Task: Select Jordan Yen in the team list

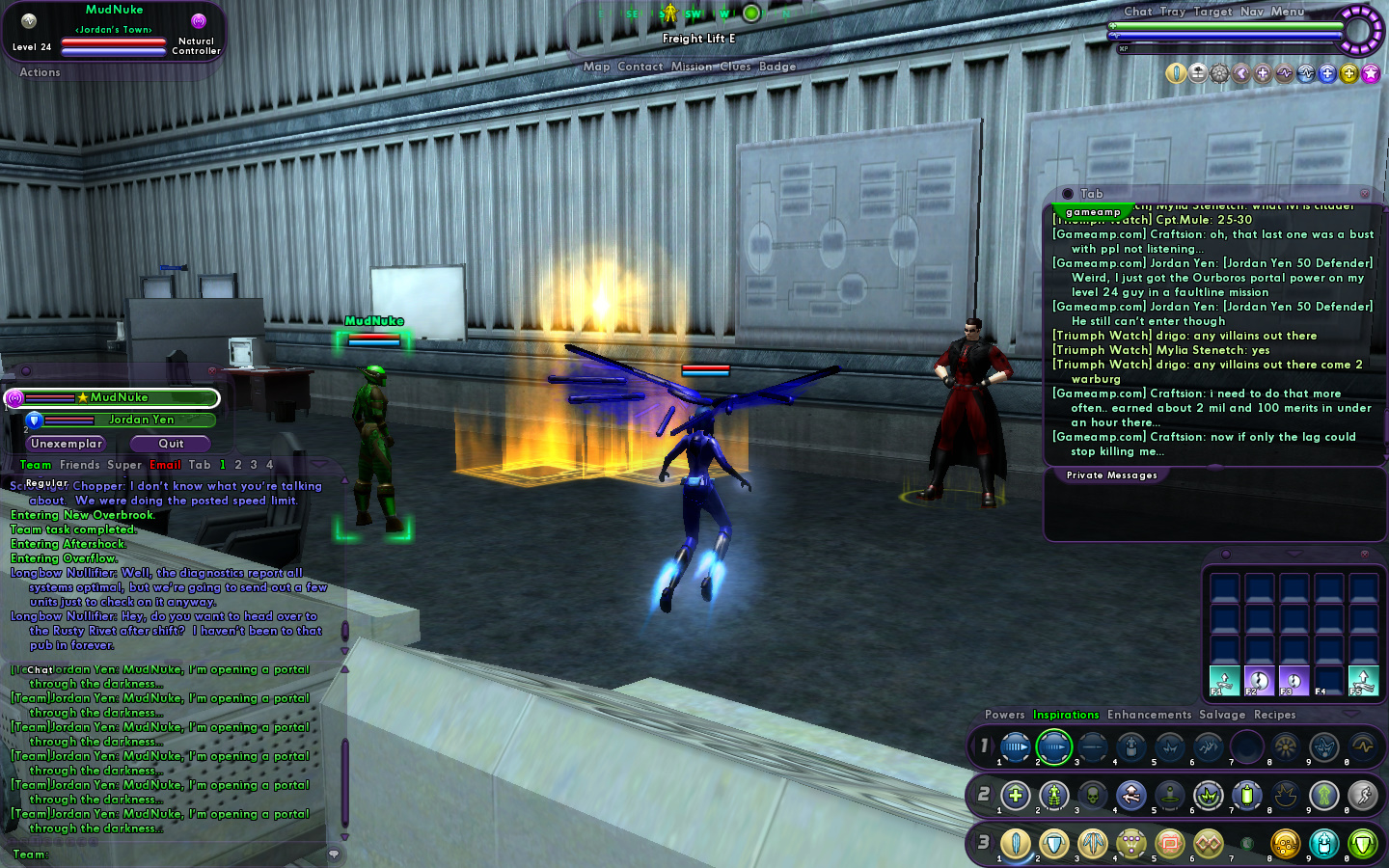Action: (141, 420)
